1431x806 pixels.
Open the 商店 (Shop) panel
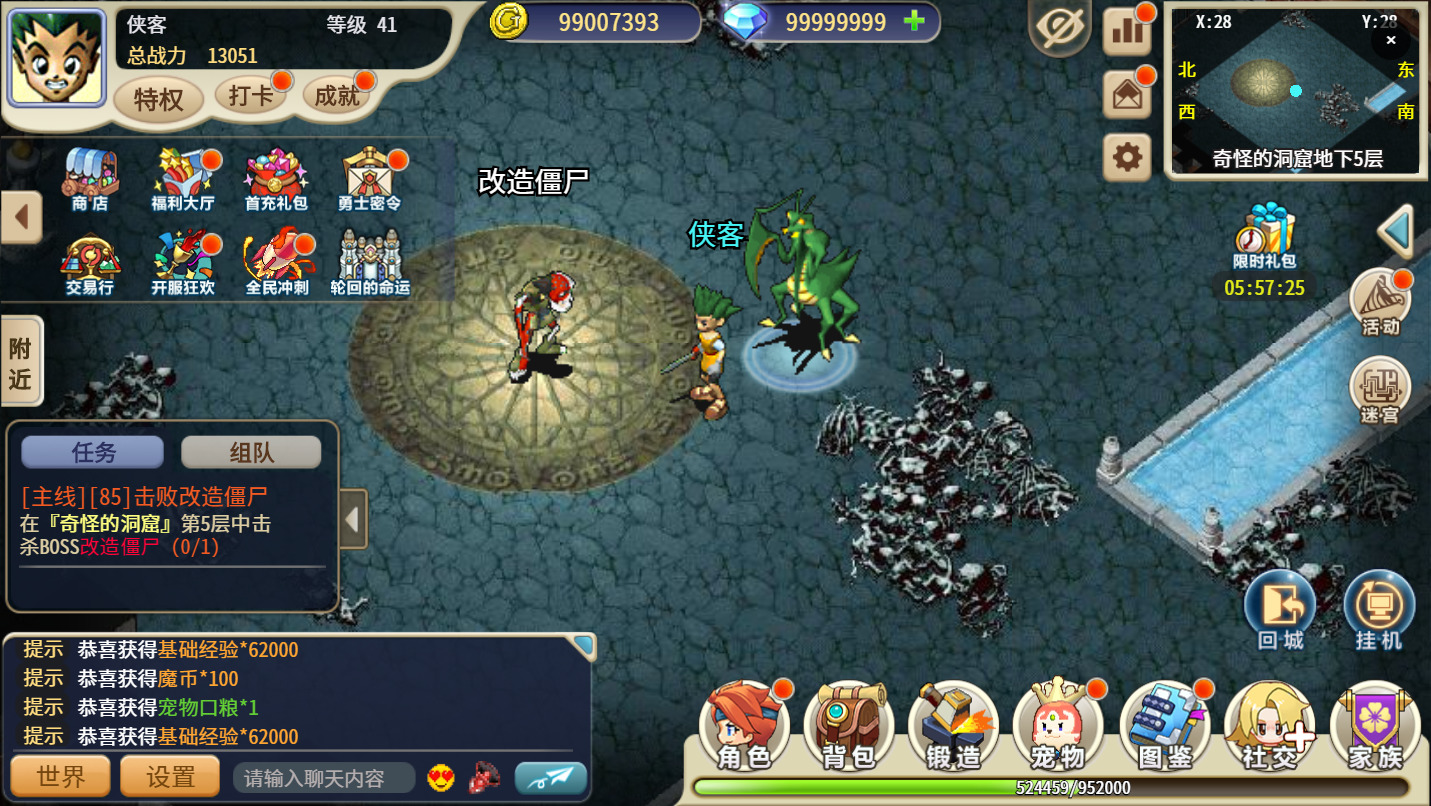(x=91, y=180)
